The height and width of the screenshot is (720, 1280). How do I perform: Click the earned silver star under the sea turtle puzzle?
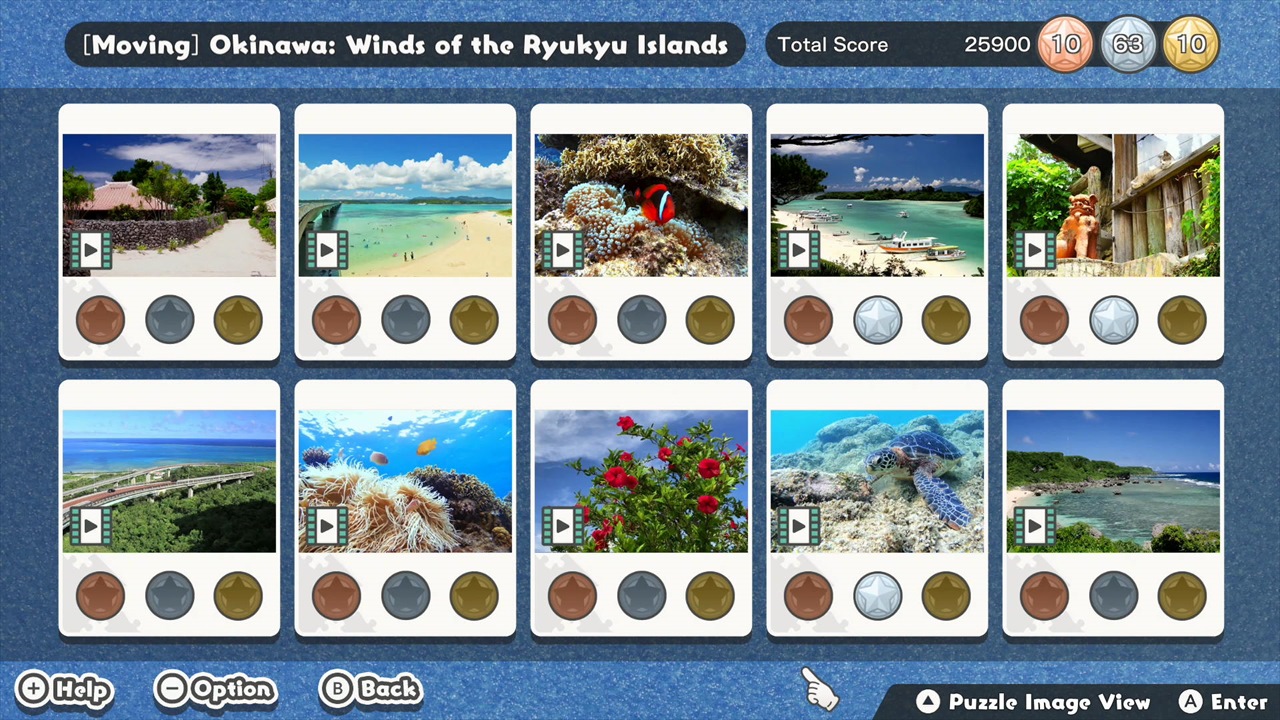pyautogui.click(x=877, y=595)
